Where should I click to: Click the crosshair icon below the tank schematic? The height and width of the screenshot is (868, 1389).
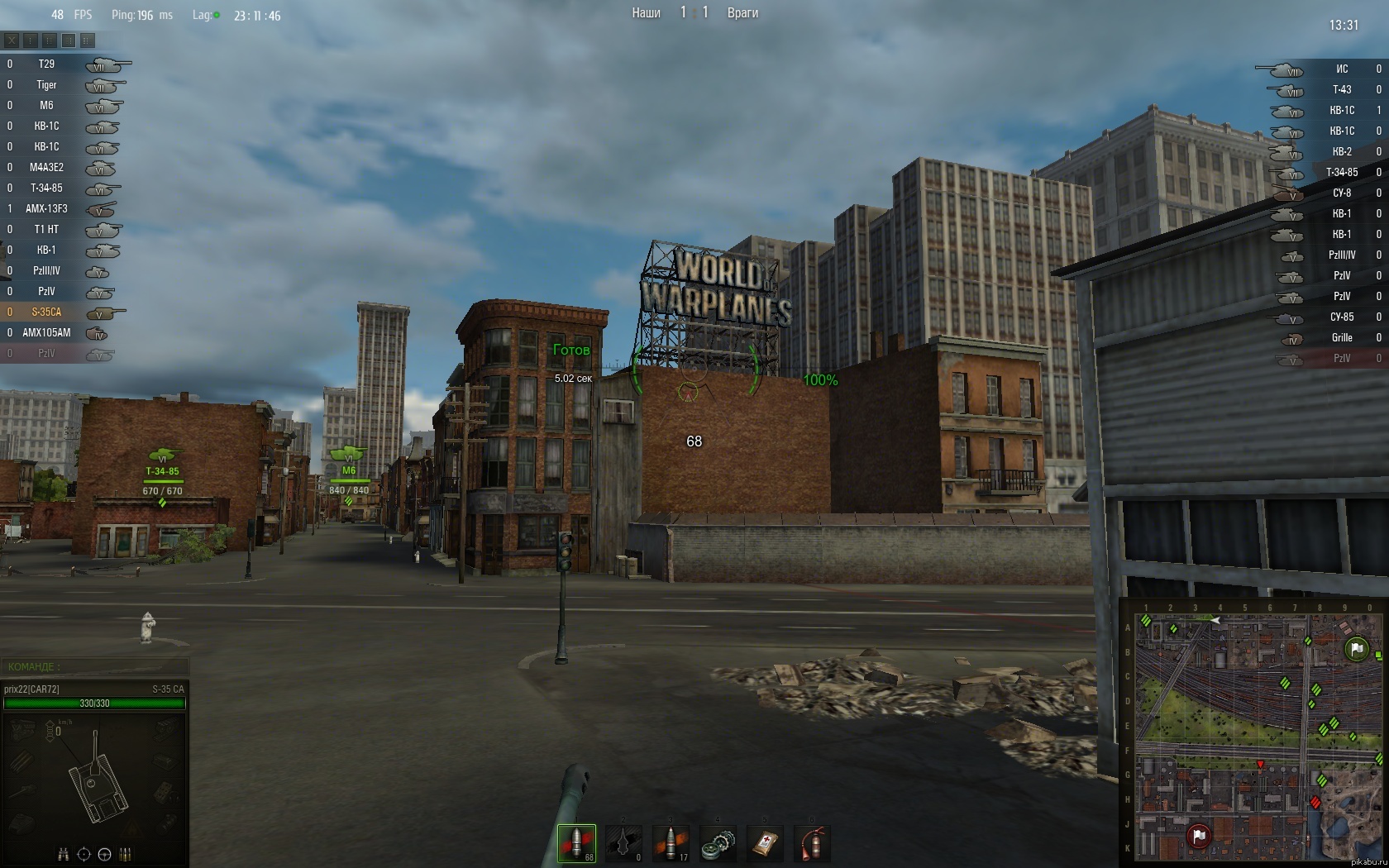pos(83,854)
